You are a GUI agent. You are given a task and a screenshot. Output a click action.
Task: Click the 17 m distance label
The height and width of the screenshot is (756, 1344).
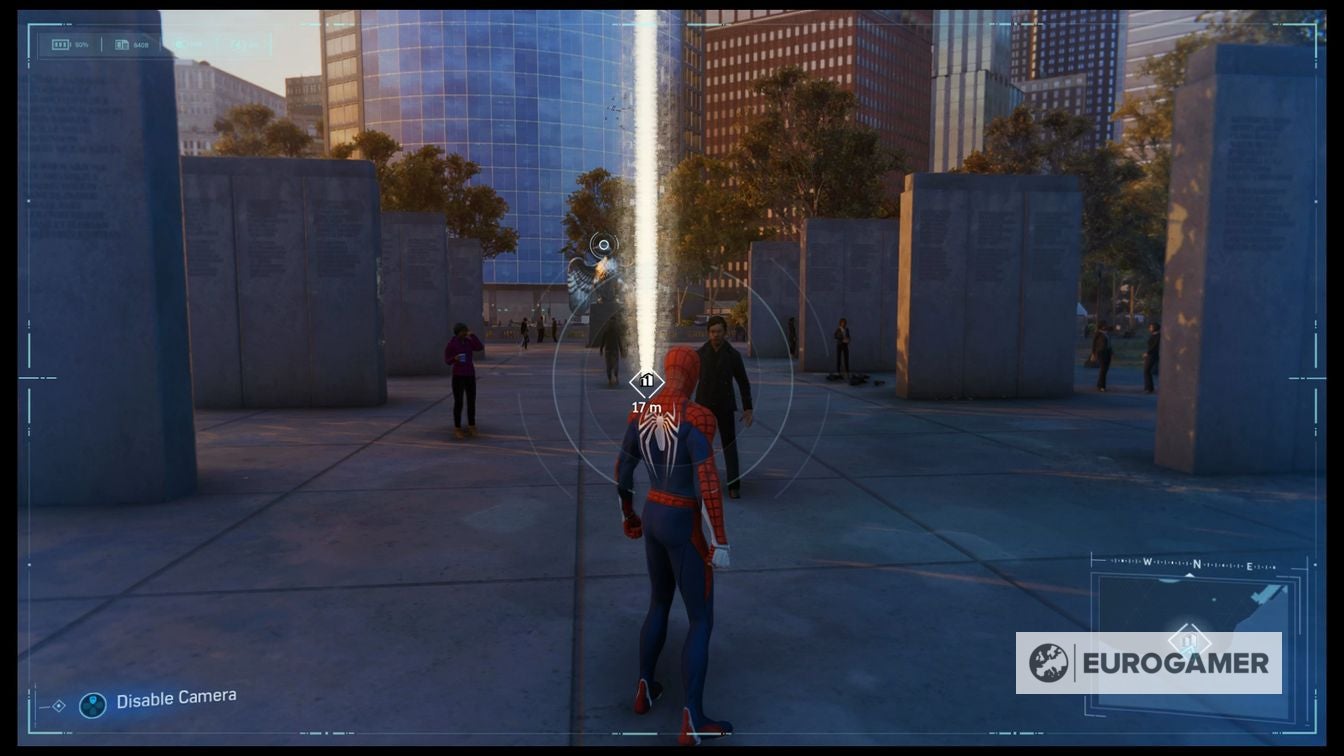[x=645, y=407]
